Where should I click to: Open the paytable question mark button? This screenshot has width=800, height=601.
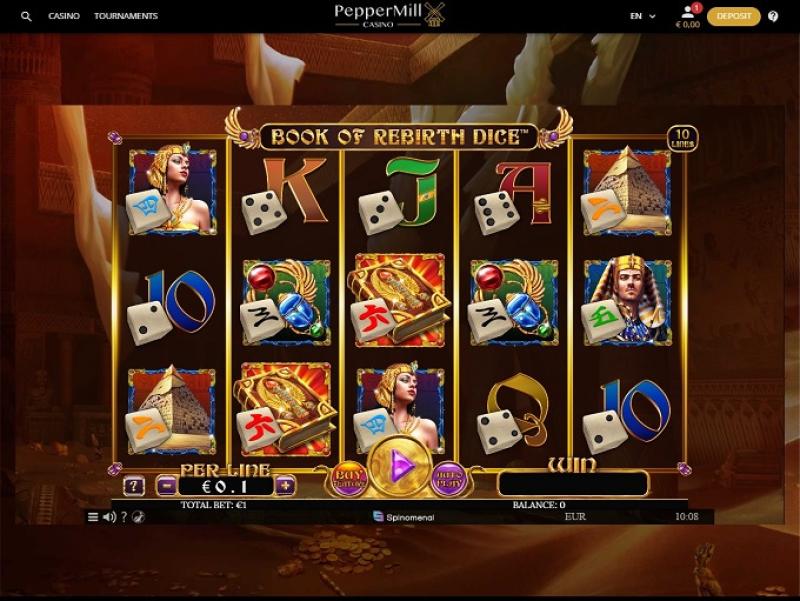click(x=134, y=486)
